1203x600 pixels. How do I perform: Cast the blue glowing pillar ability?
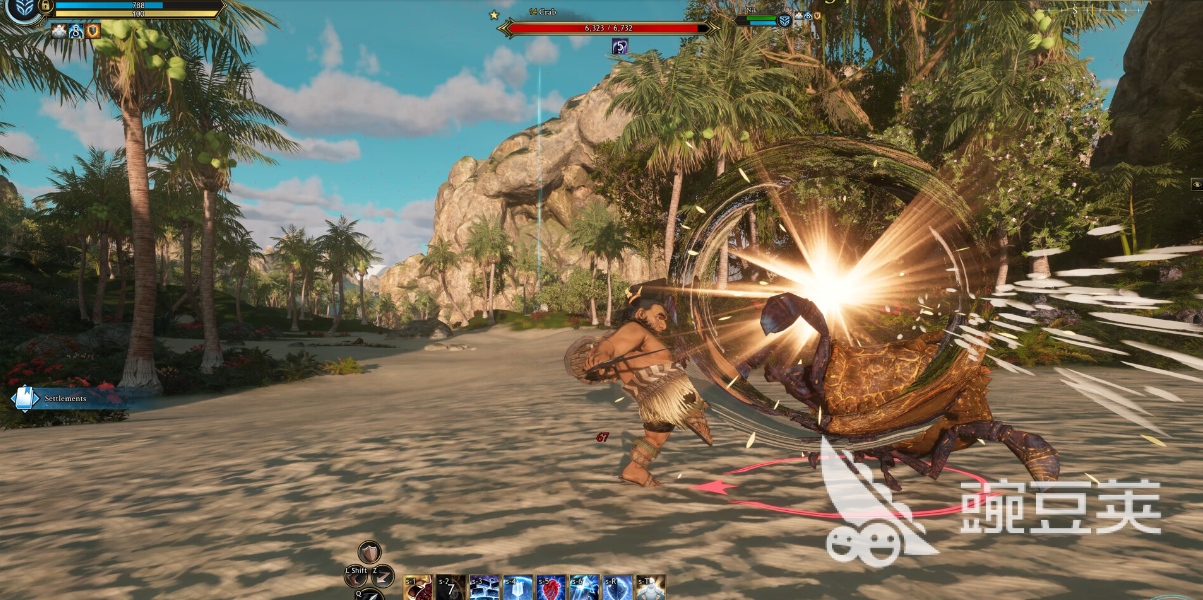click(x=517, y=588)
